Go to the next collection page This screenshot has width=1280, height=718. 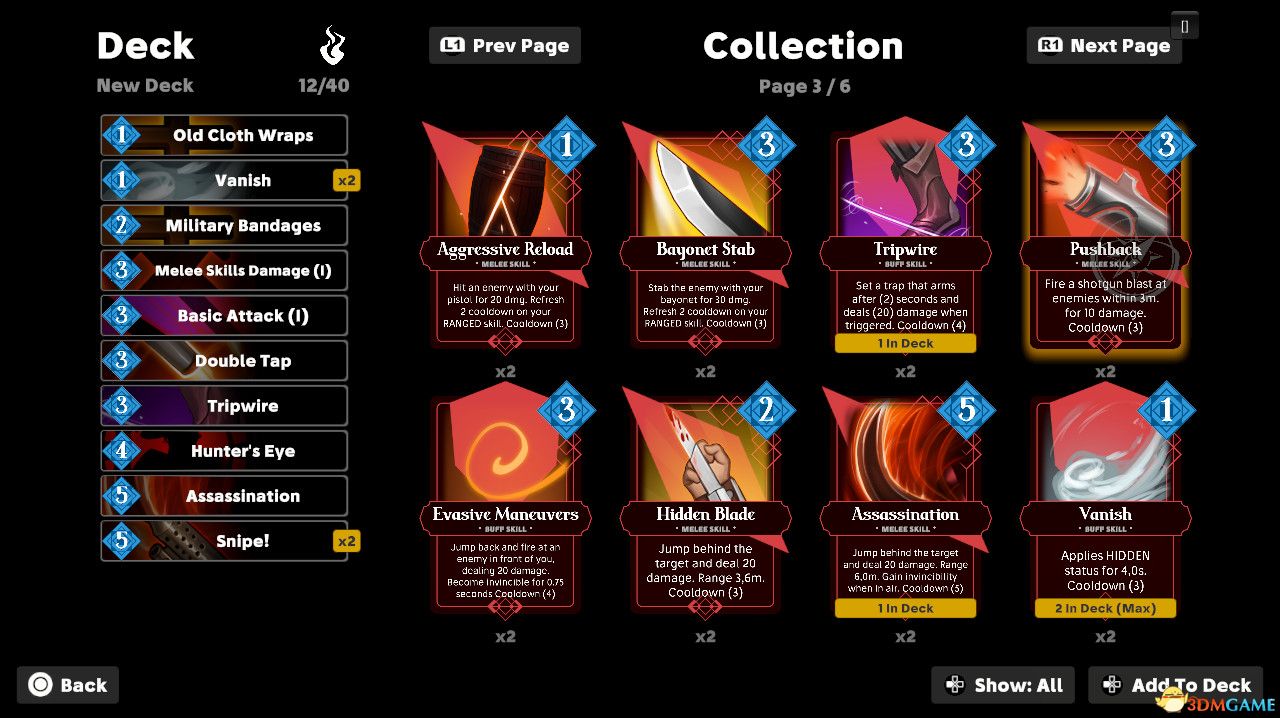[x=1103, y=46]
